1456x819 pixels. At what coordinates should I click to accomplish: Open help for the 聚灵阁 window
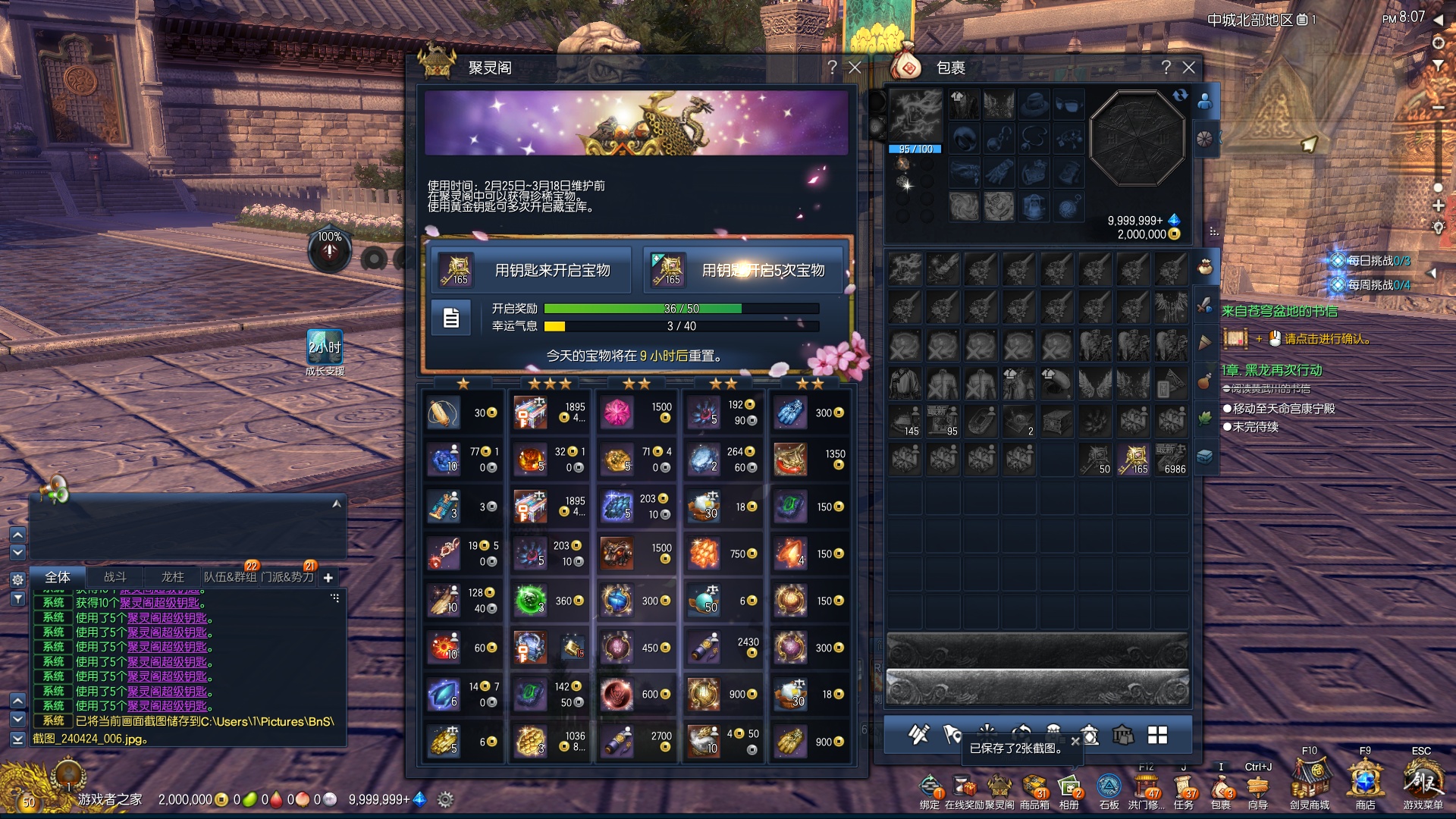tap(832, 67)
